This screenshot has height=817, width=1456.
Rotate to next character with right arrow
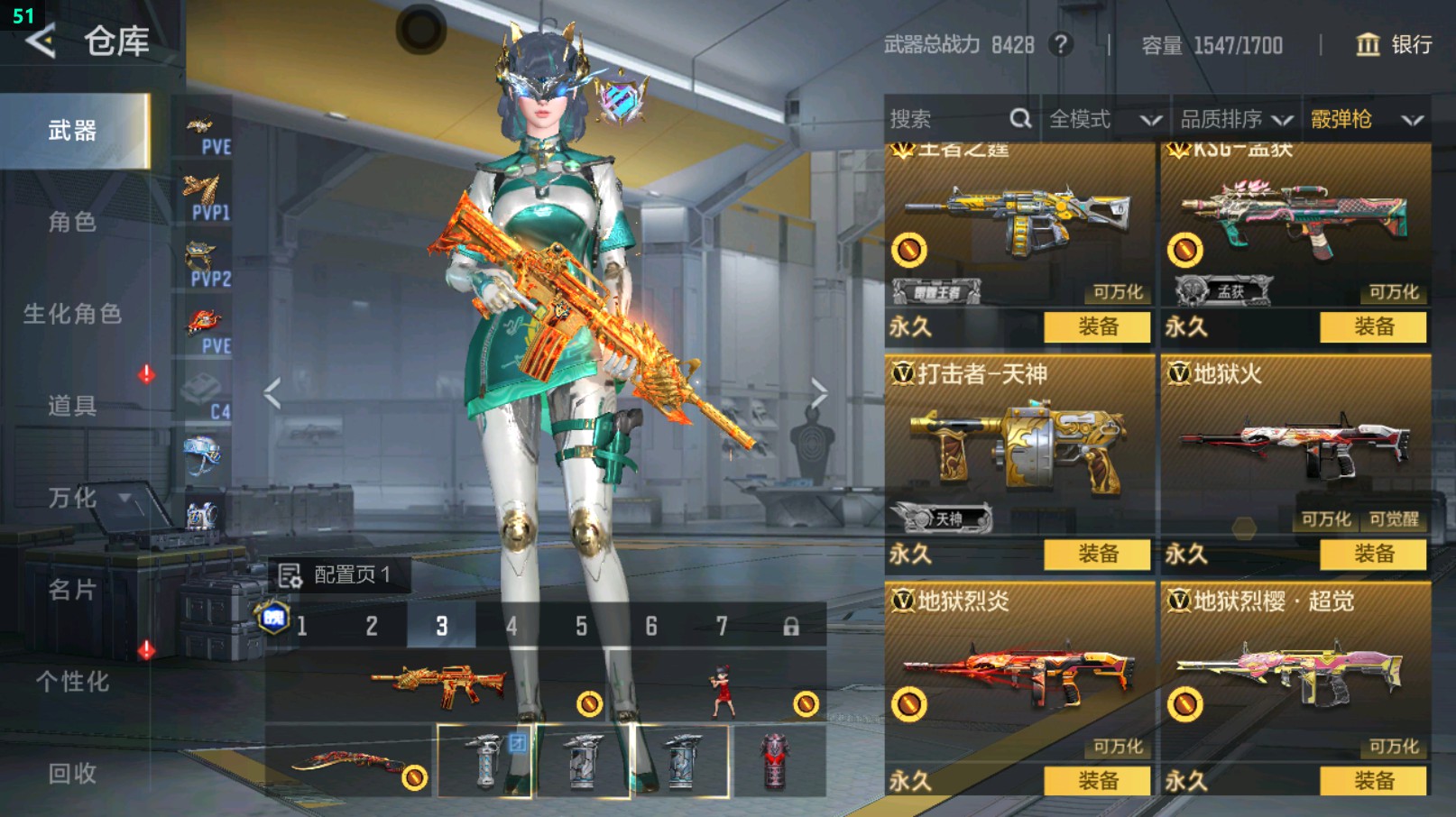point(818,393)
